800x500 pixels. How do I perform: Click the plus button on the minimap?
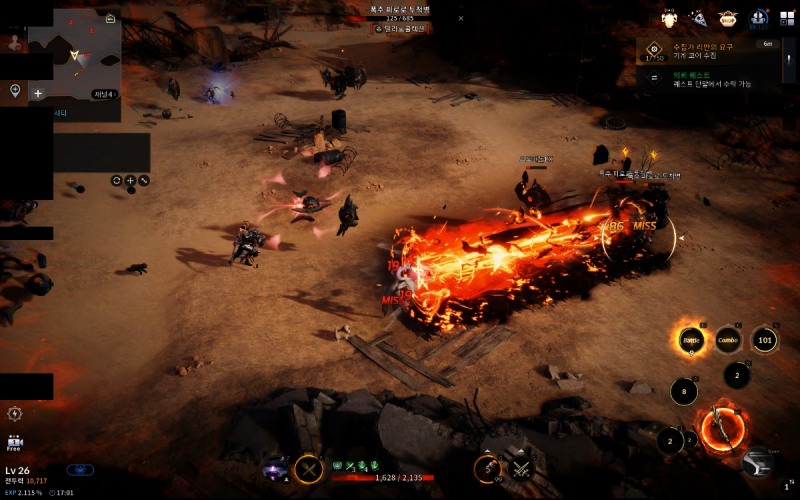coord(38,93)
